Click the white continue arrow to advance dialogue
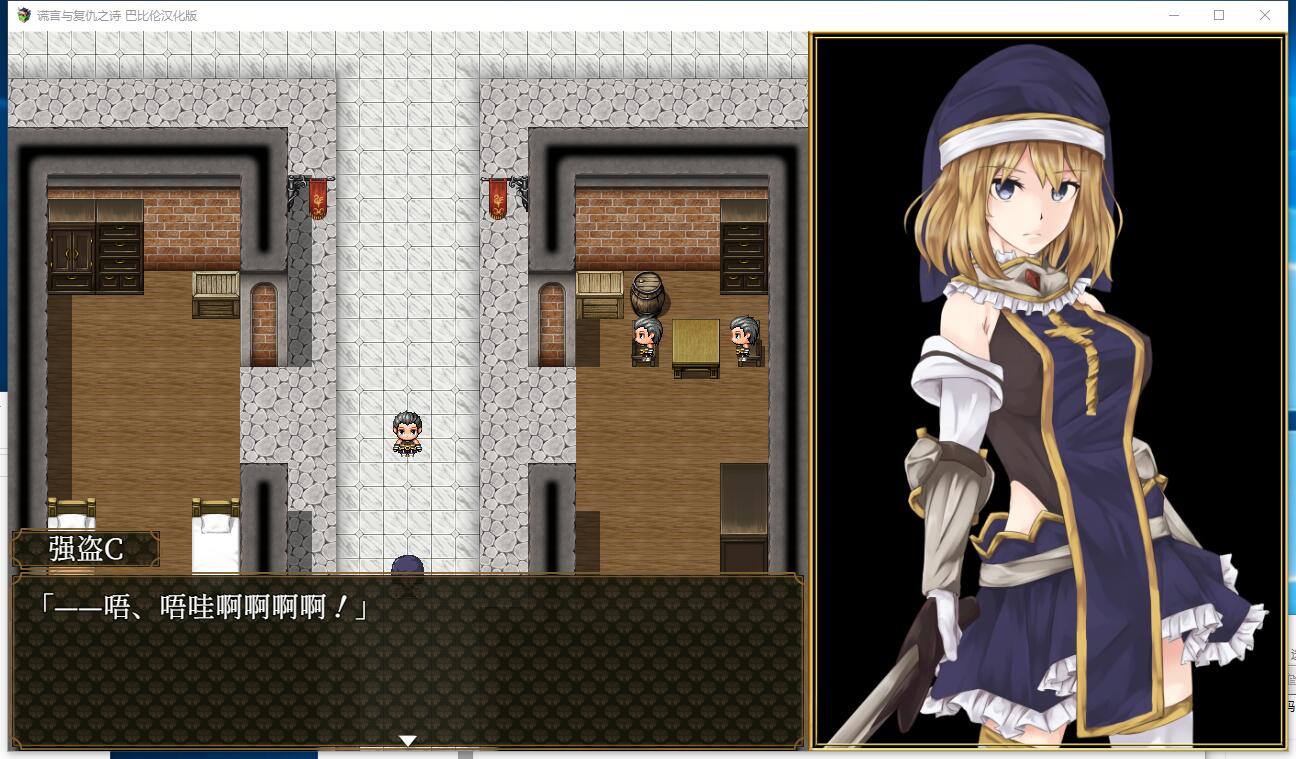 pyautogui.click(x=408, y=740)
